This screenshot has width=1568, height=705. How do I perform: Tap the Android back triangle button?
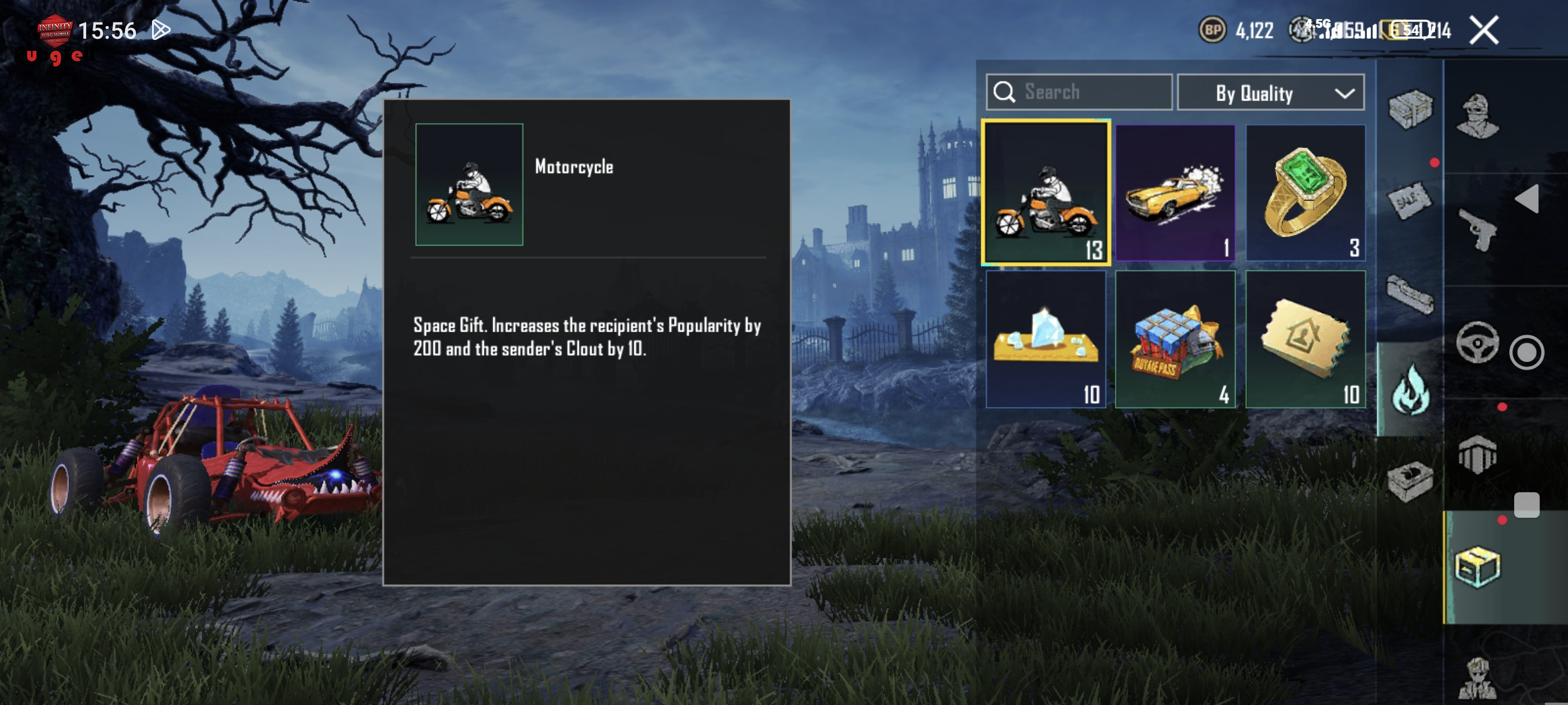(x=1527, y=199)
